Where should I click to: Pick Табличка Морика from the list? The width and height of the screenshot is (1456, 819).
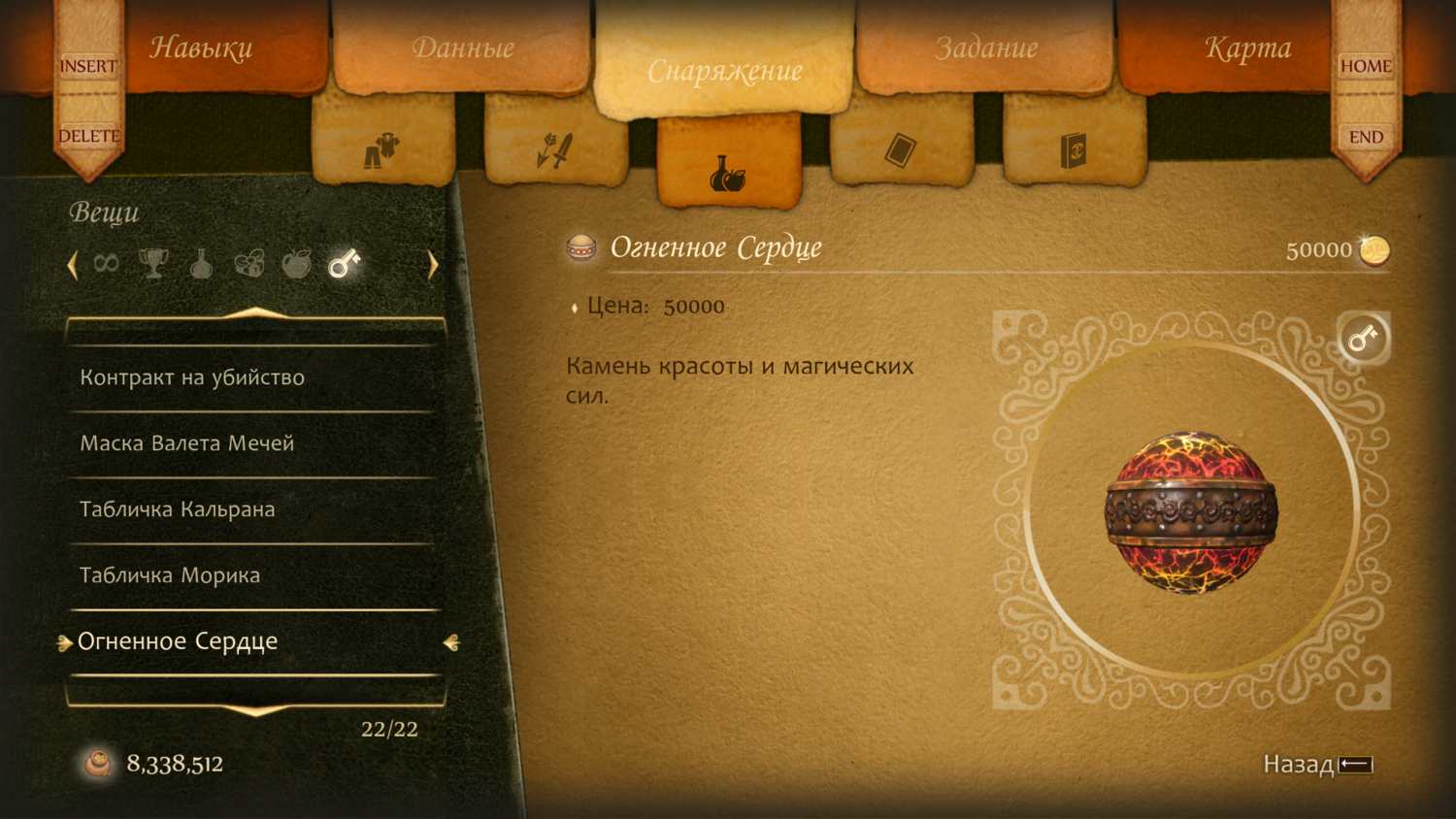click(170, 575)
